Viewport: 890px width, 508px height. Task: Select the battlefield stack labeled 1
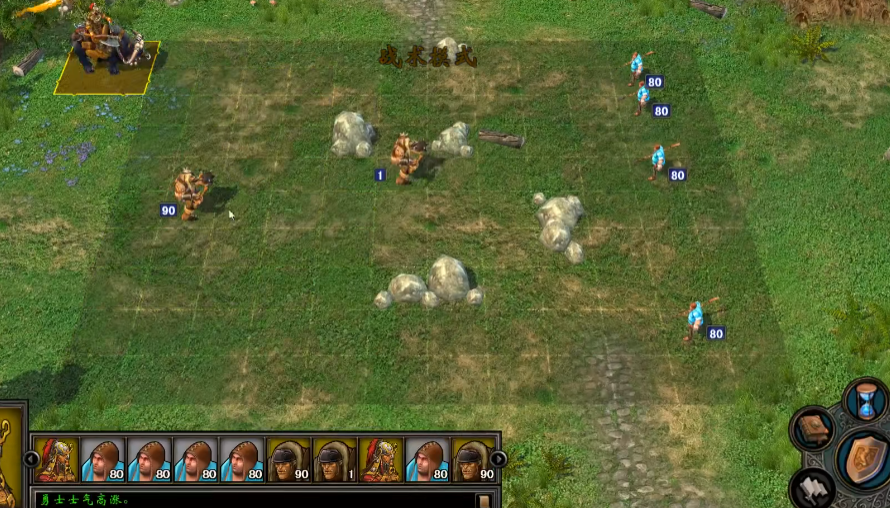(407, 157)
